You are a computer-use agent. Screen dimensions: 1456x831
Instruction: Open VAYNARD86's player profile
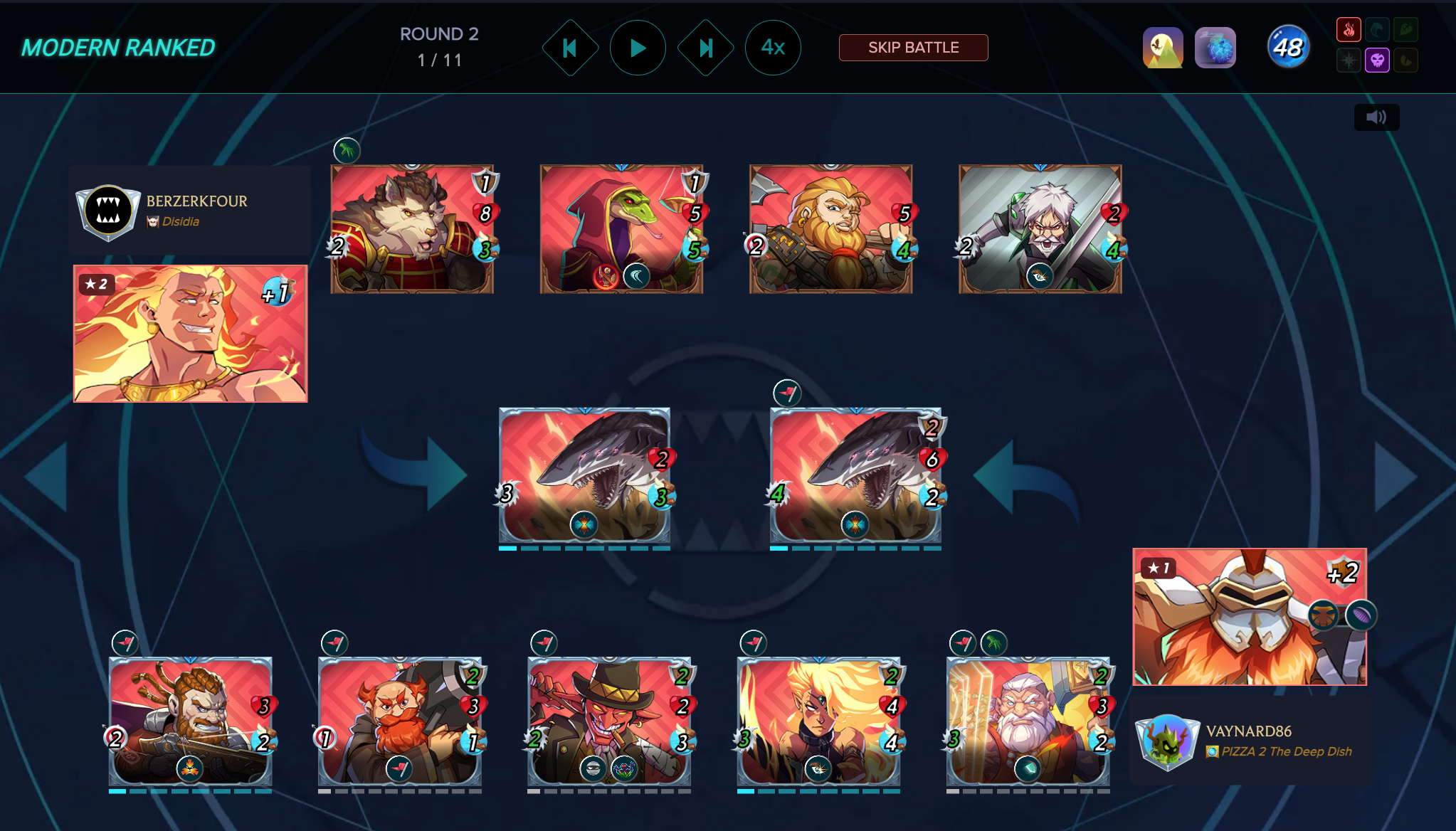tap(1248, 731)
